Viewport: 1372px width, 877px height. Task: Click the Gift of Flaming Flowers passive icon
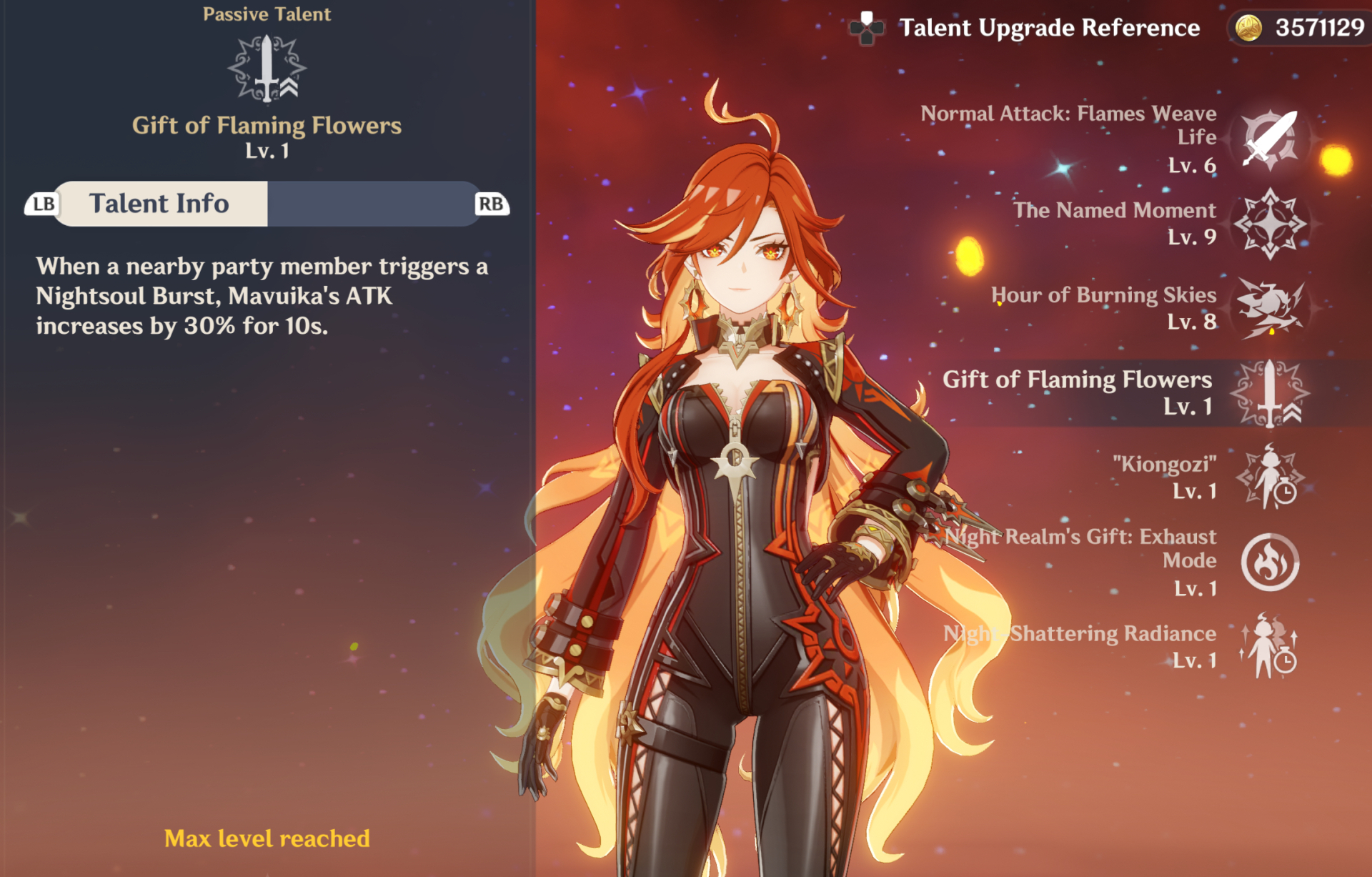[x=1271, y=394]
